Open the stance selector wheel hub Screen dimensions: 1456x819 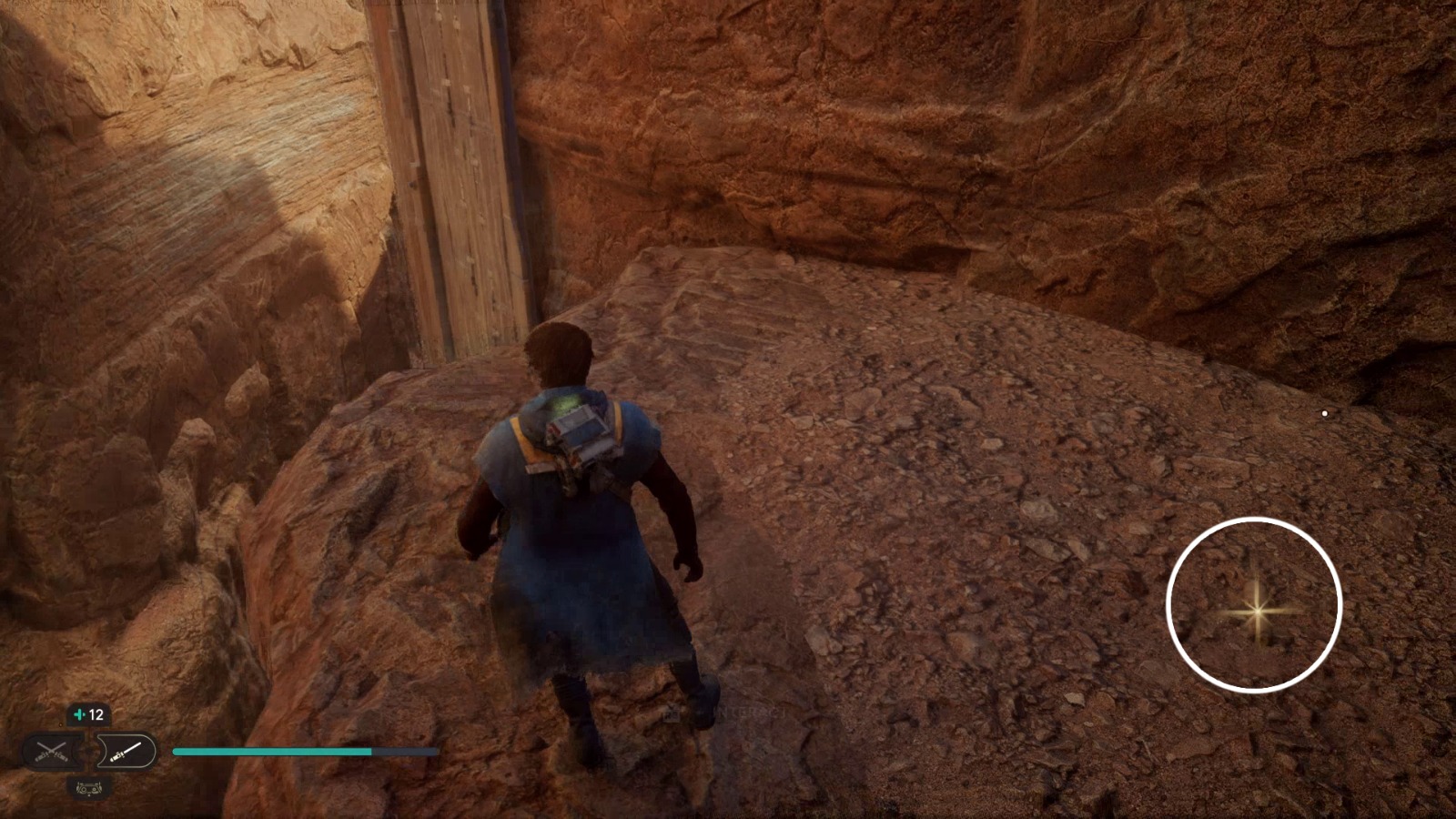[88, 751]
